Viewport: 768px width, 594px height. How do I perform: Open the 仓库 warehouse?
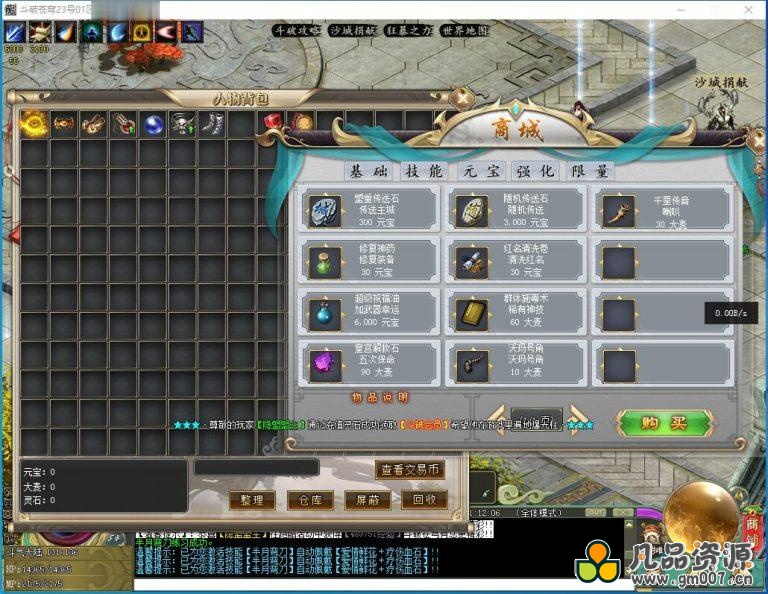(x=304, y=500)
